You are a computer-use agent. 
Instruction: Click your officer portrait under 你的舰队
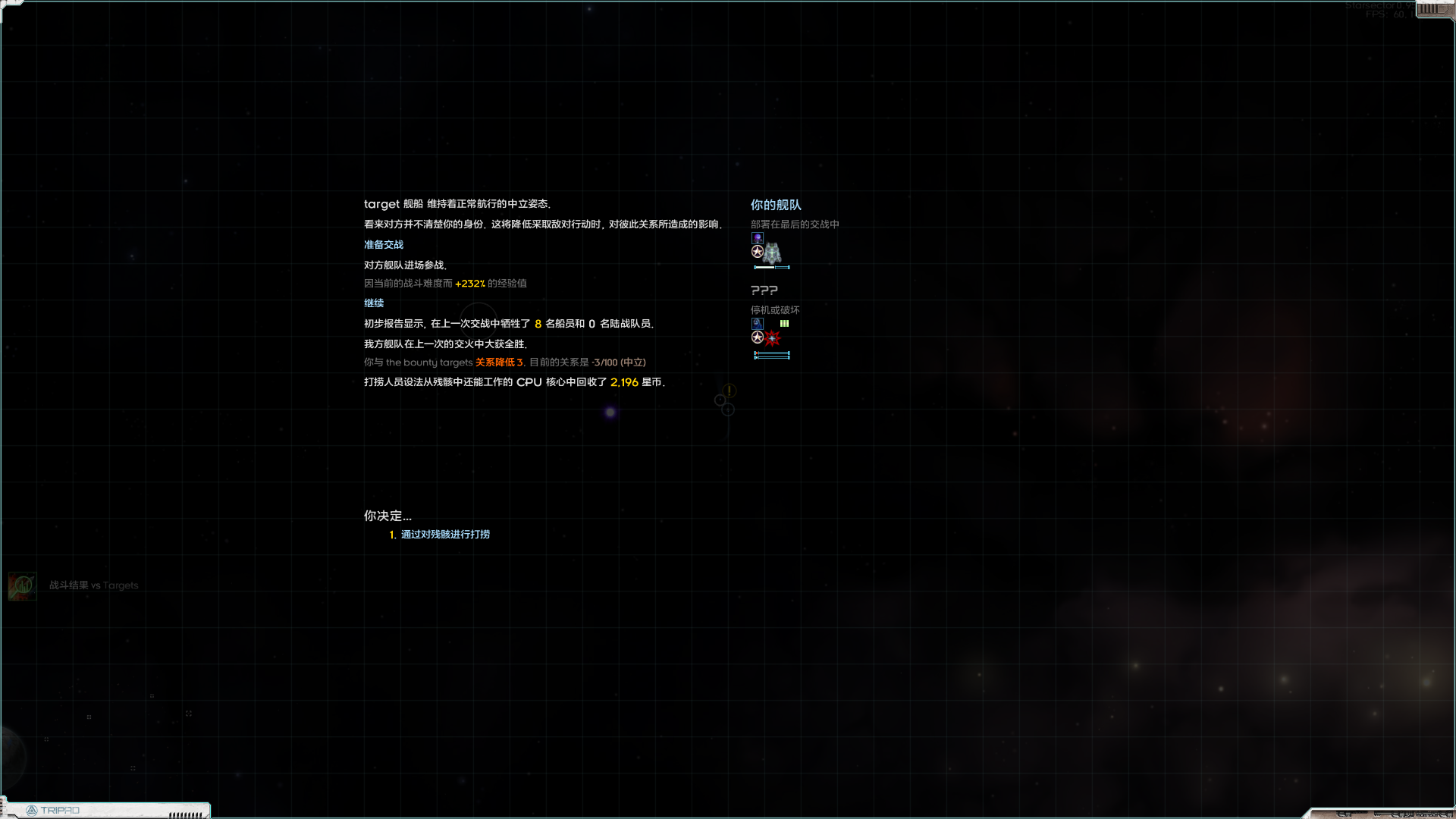758,237
